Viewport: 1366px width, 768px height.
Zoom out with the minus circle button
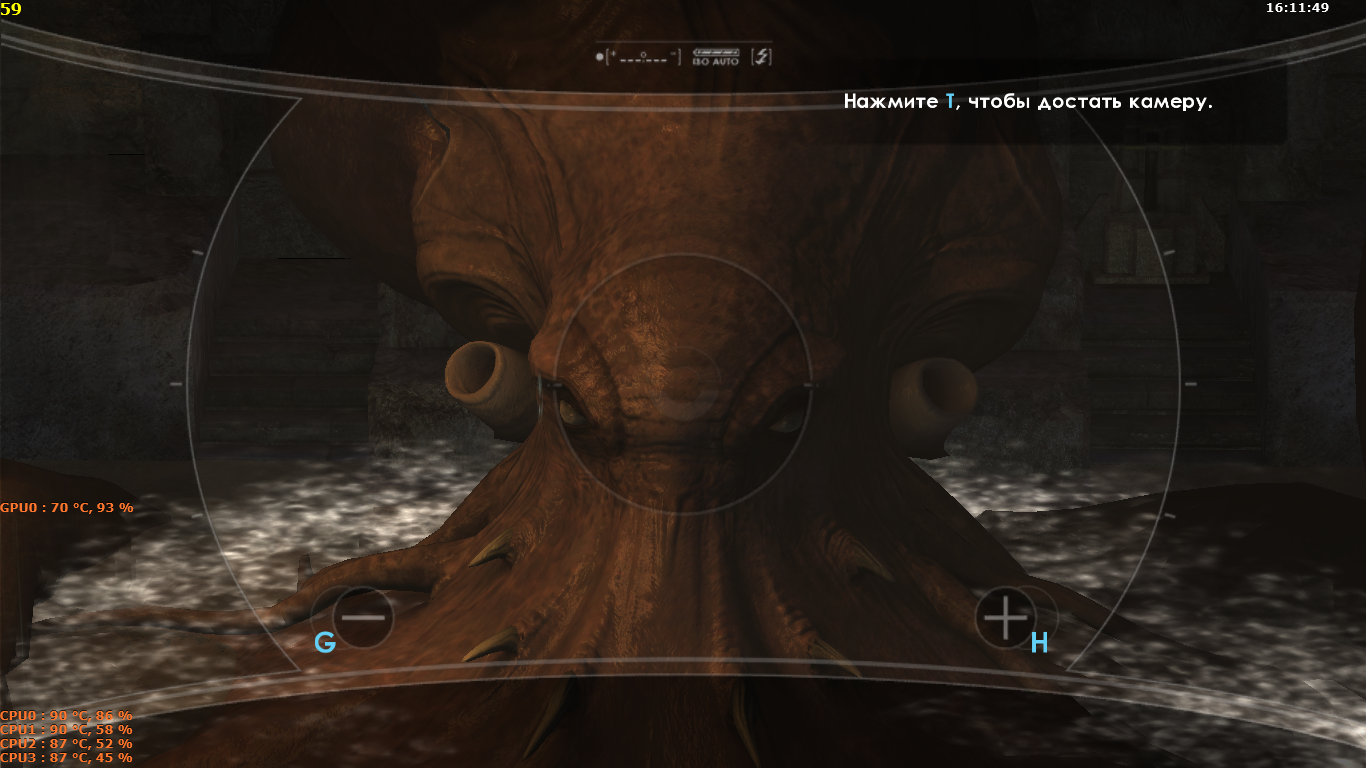coord(363,617)
